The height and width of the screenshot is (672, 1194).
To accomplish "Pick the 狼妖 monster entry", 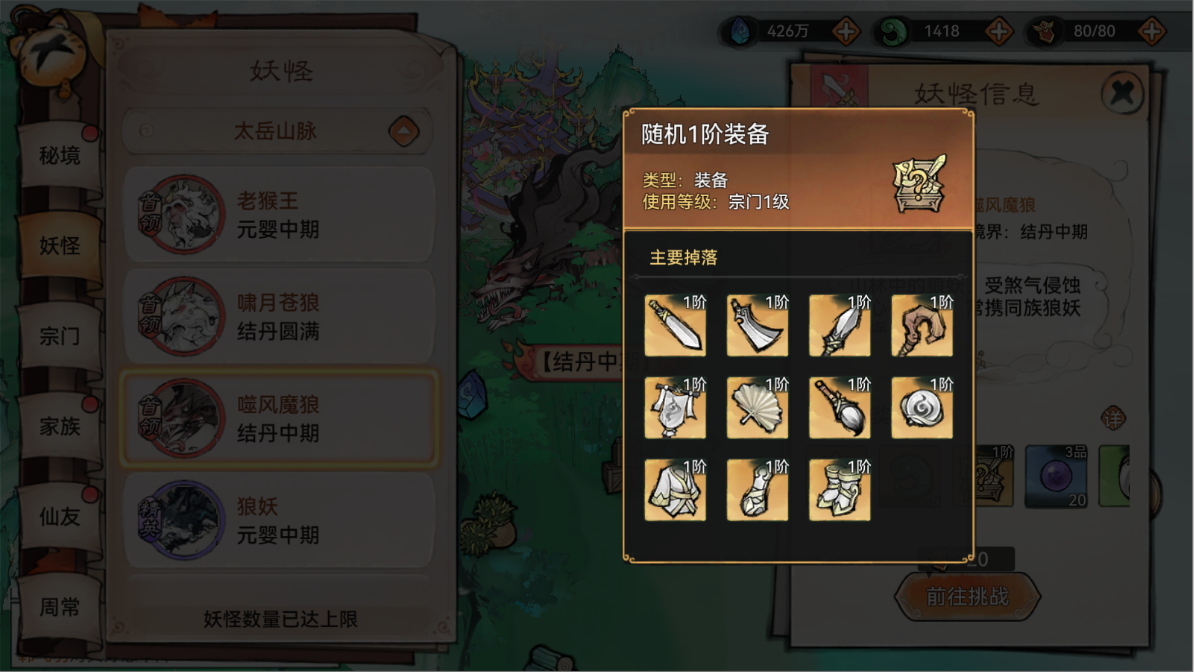I will click(278, 521).
